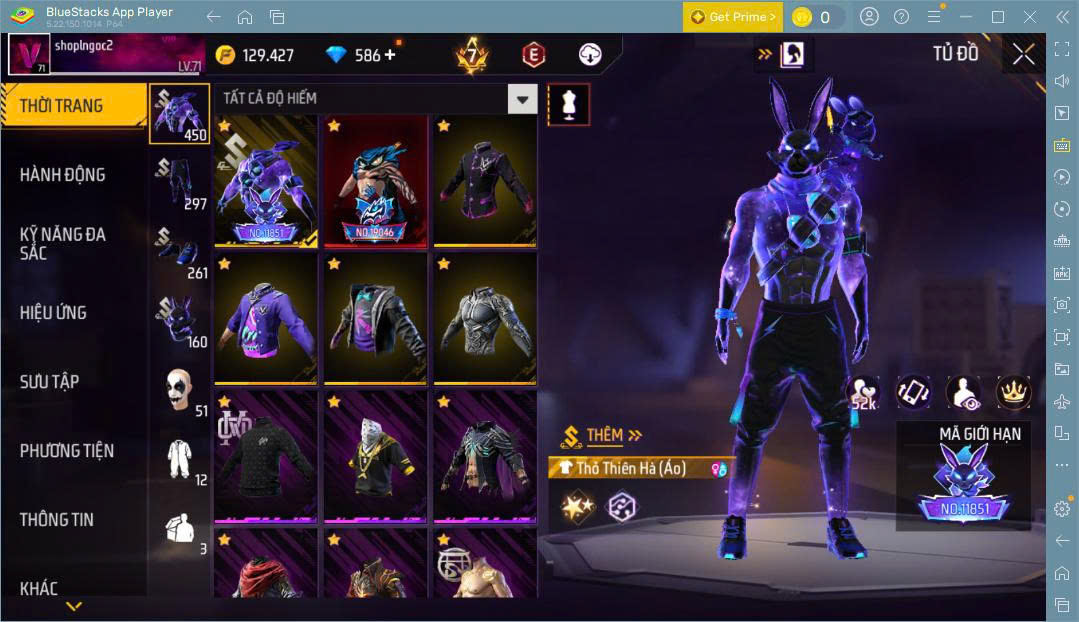The width and height of the screenshot is (1079, 622).
Task: Close the TỦ ĐỒ wardrobe screen
Action: (1023, 54)
